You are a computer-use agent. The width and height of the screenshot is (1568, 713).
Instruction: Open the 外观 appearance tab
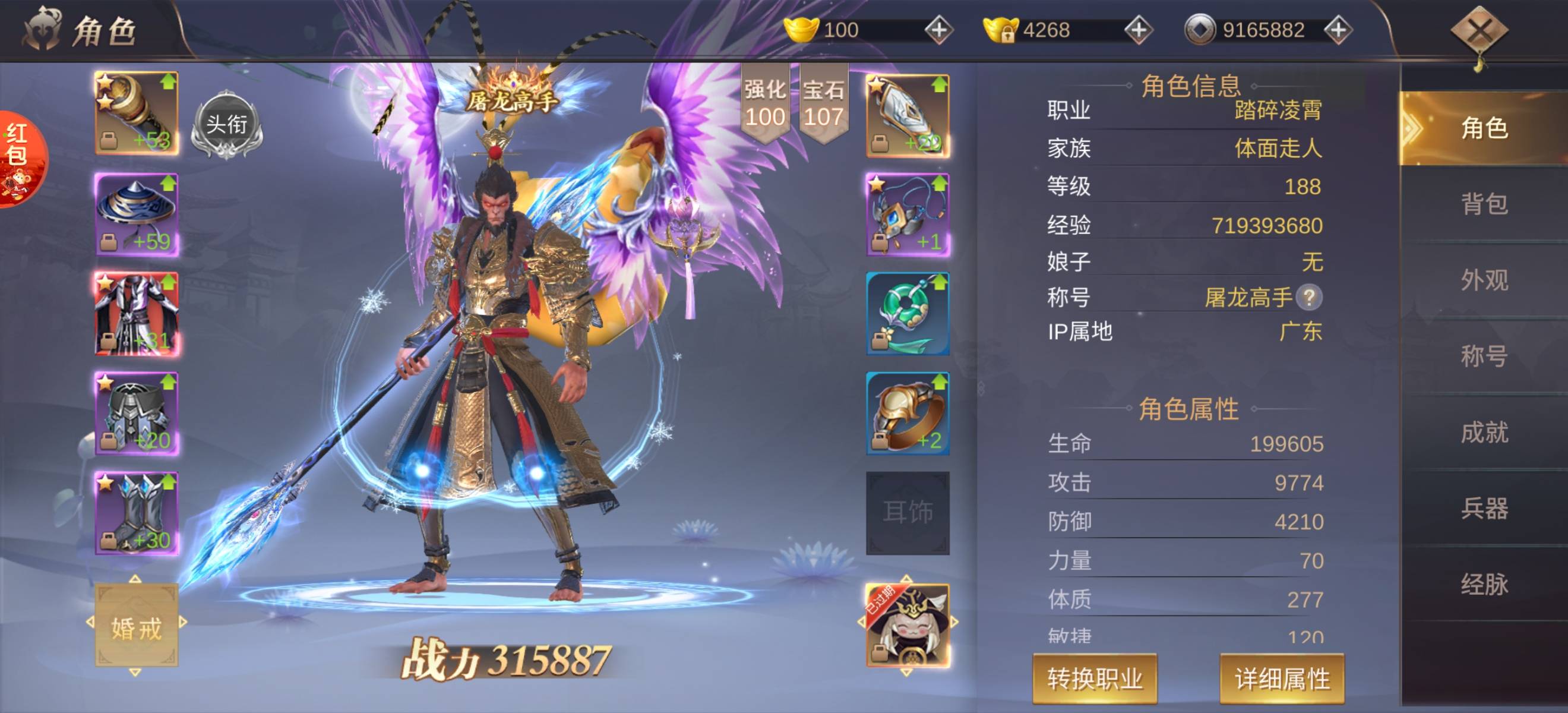1484,280
